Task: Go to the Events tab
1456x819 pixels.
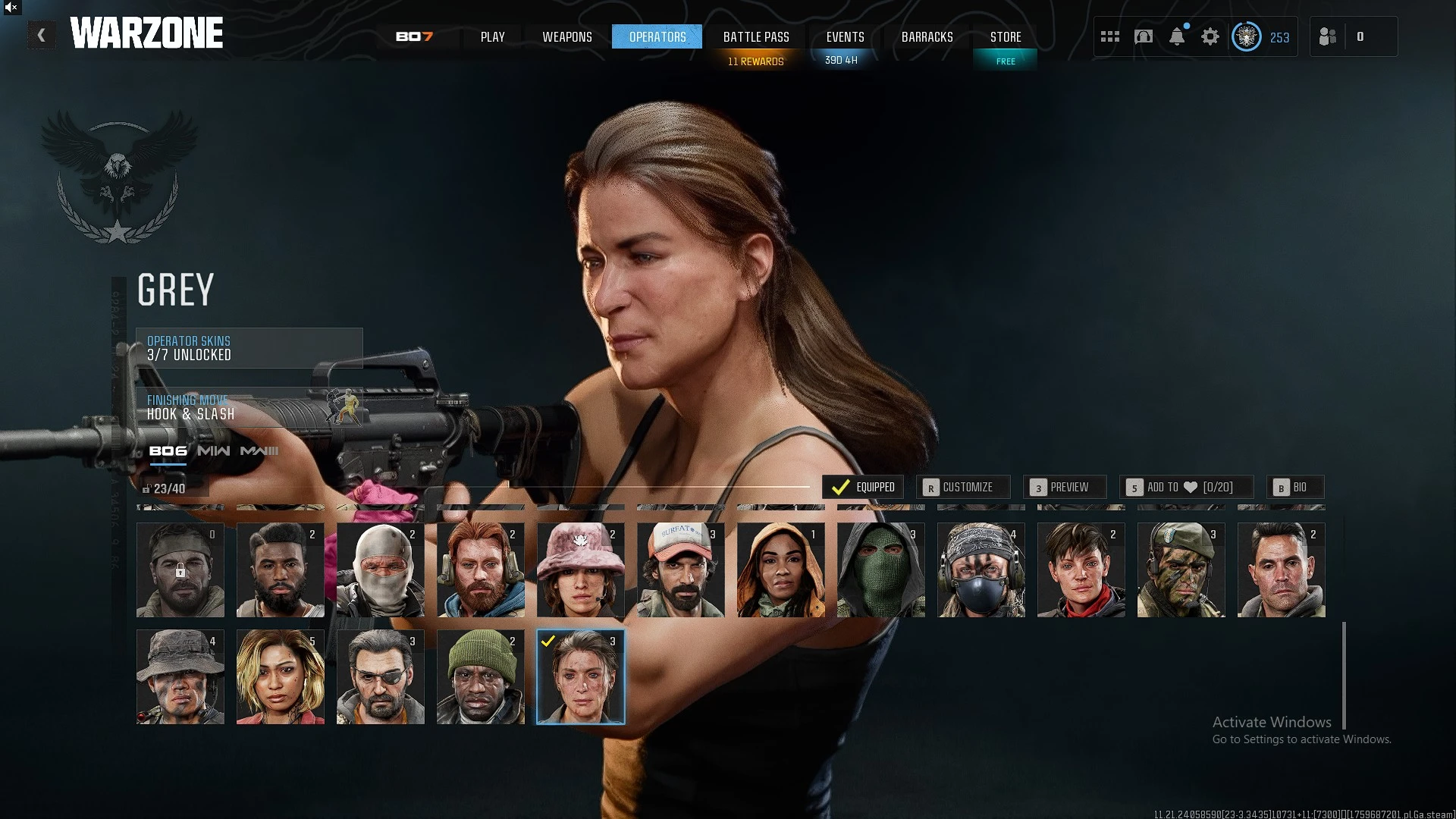Action: [845, 36]
